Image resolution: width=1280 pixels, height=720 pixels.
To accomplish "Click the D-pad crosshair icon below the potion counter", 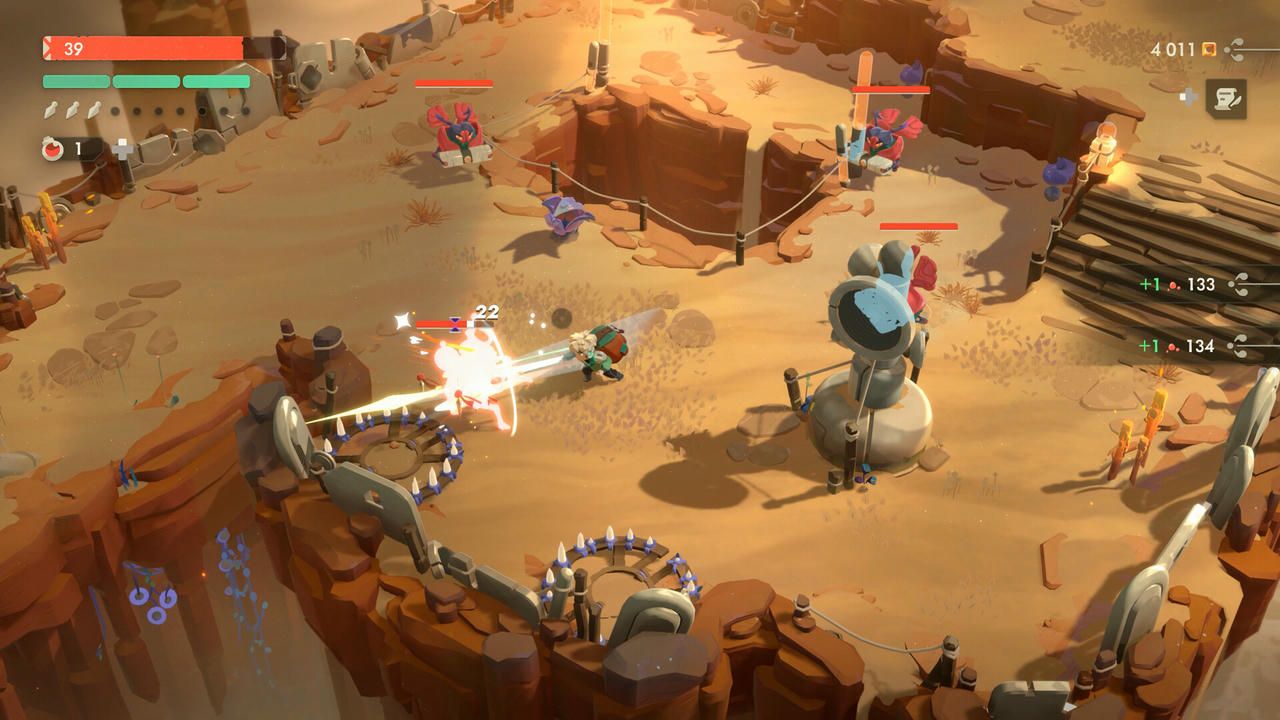I will tap(122, 150).
